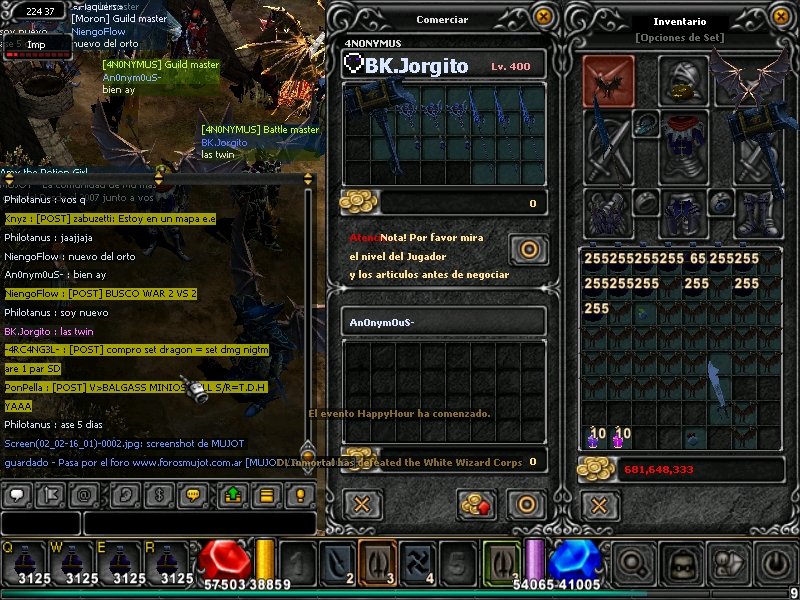Cancel the trade with the X button
800x600 pixels.
363,505
